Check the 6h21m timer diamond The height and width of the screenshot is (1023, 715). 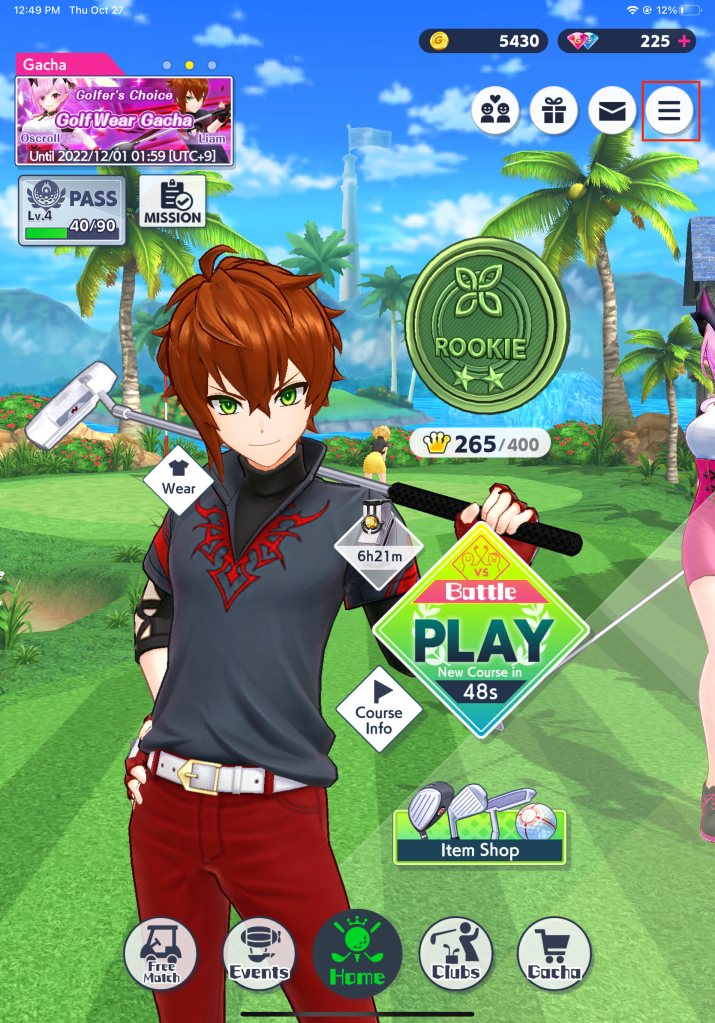coord(379,545)
